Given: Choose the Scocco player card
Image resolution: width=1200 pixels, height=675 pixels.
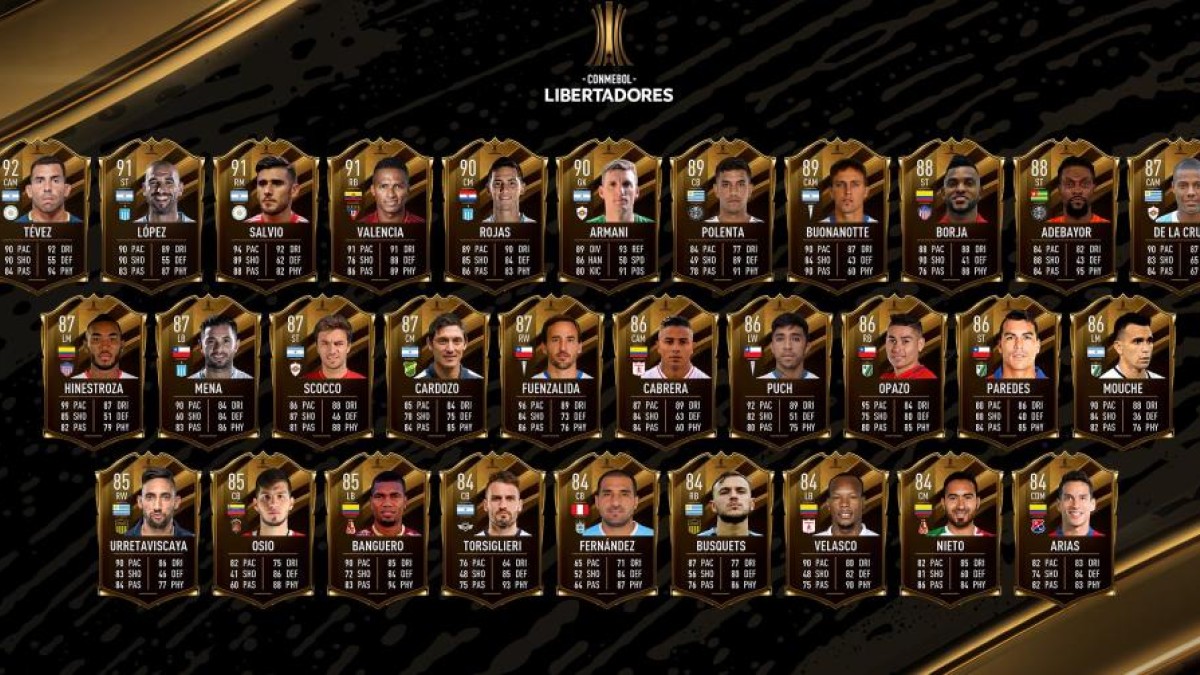Looking at the screenshot, I should [322, 370].
